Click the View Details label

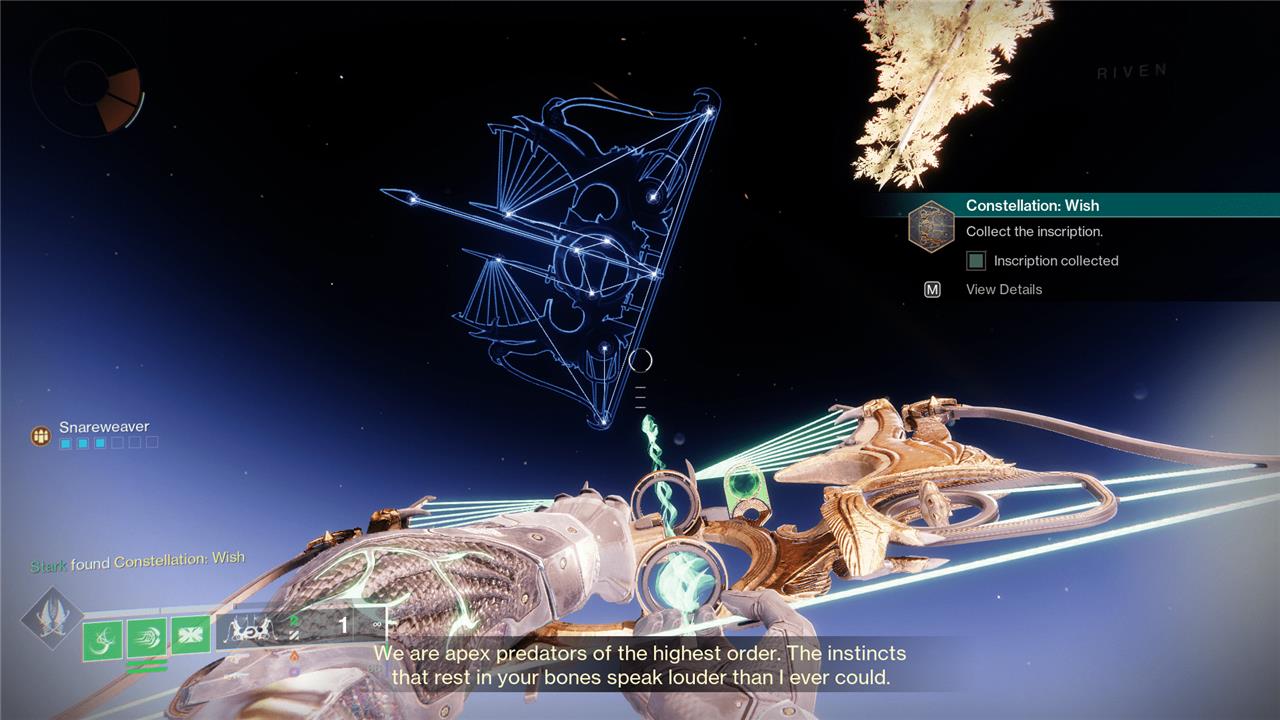click(x=1003, y=289)
